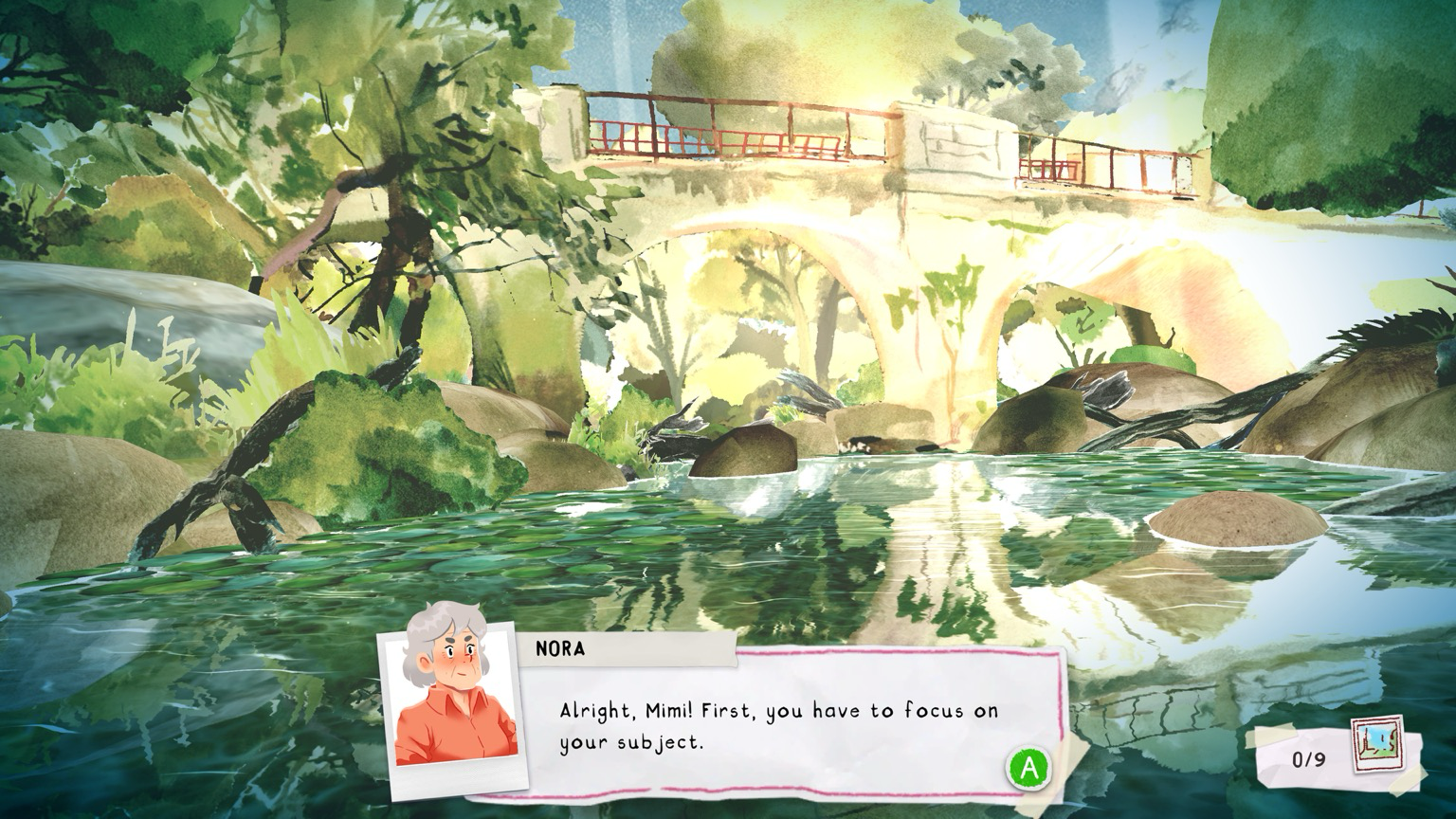Open the photo collection picture icon
The image size is (1456, 819).
tap(1377, 745)
